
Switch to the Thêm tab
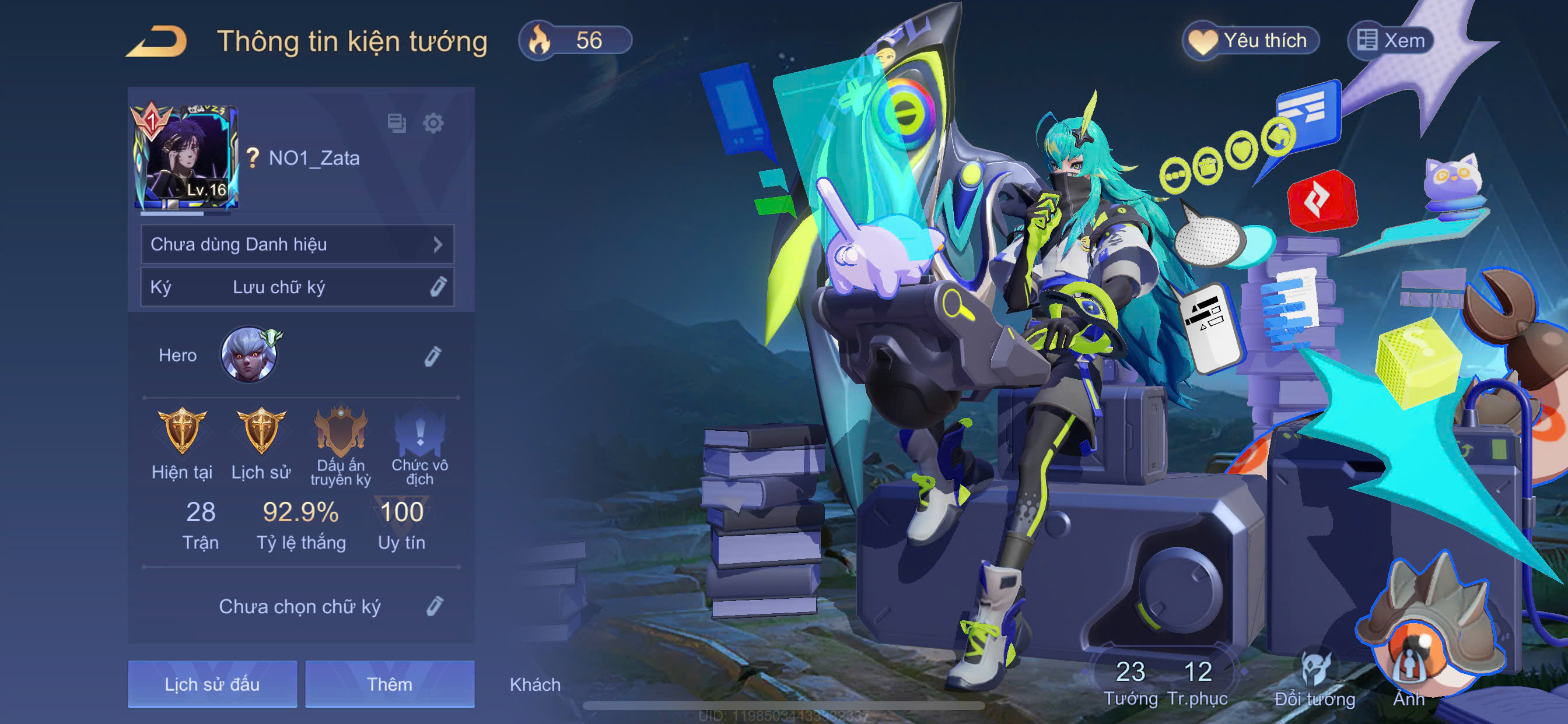coord(390,684)
